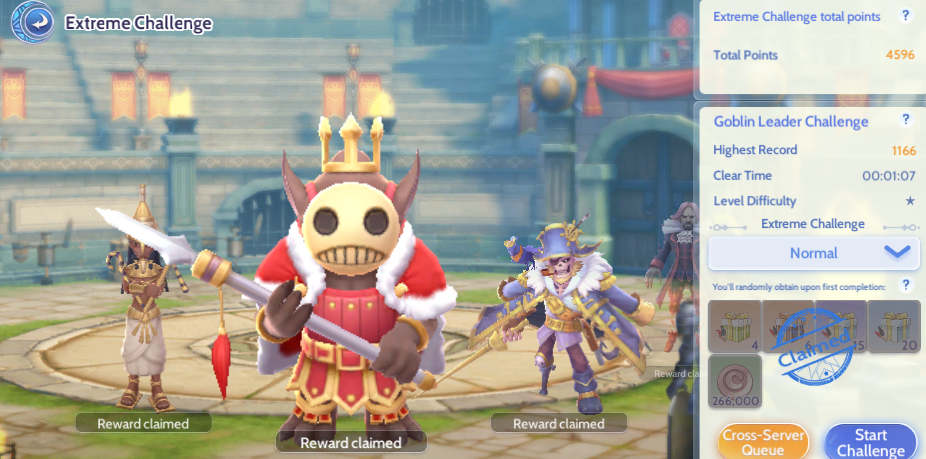Start the Goblin Leader challenge

870,442
